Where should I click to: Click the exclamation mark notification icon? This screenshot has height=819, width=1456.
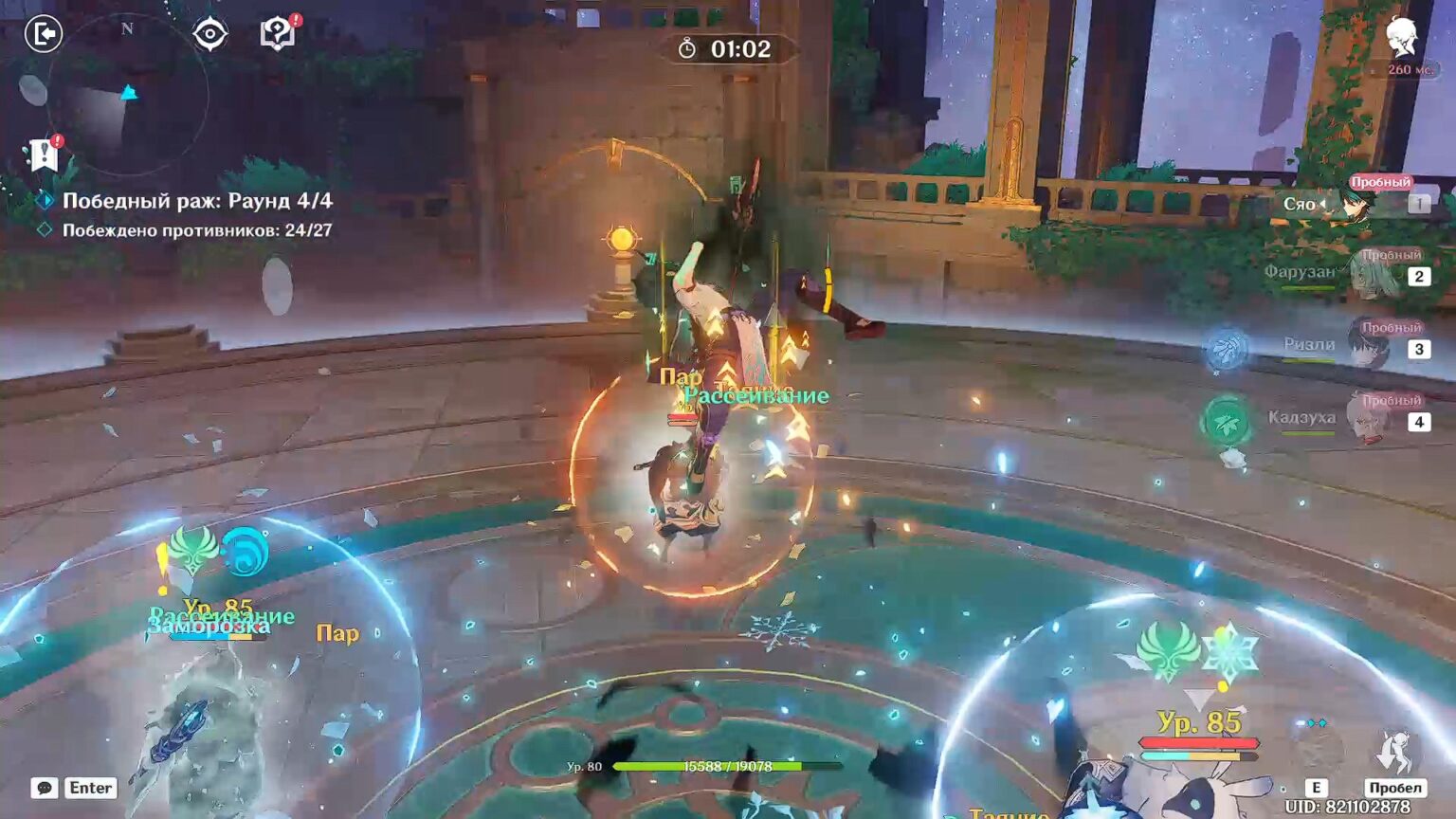tap(44, 155)
